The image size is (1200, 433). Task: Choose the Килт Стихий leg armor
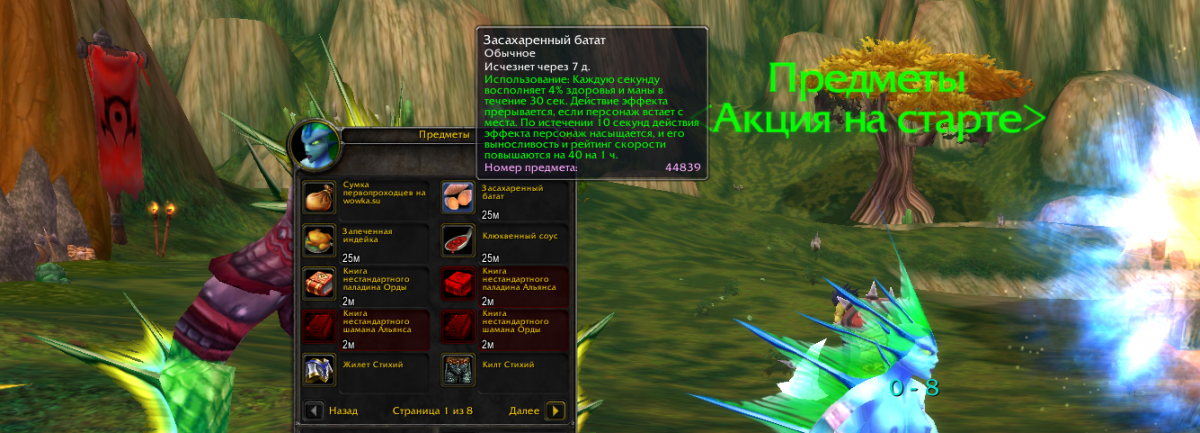(458, 370)
